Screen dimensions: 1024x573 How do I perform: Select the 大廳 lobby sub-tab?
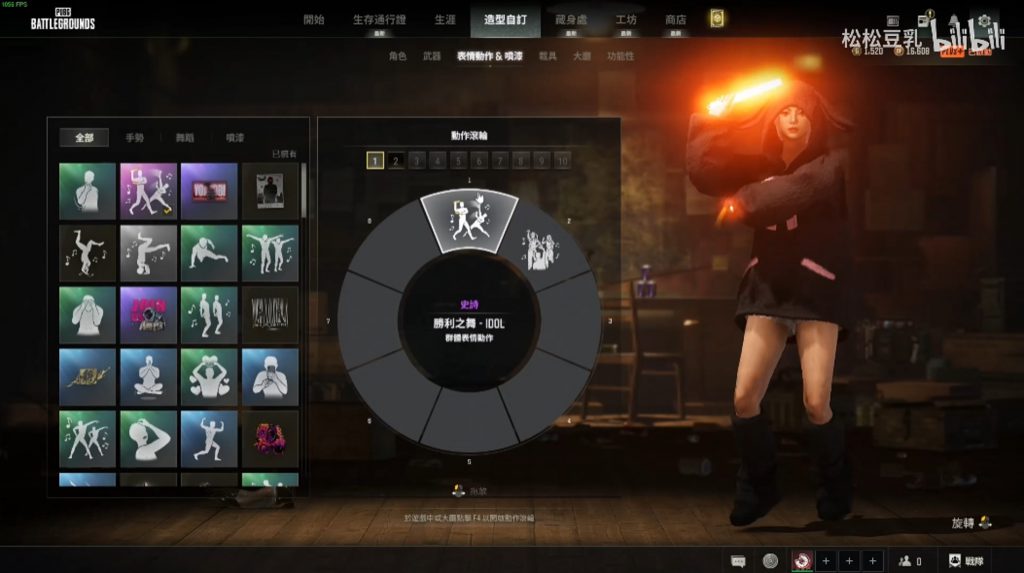[x=581, y=56]
